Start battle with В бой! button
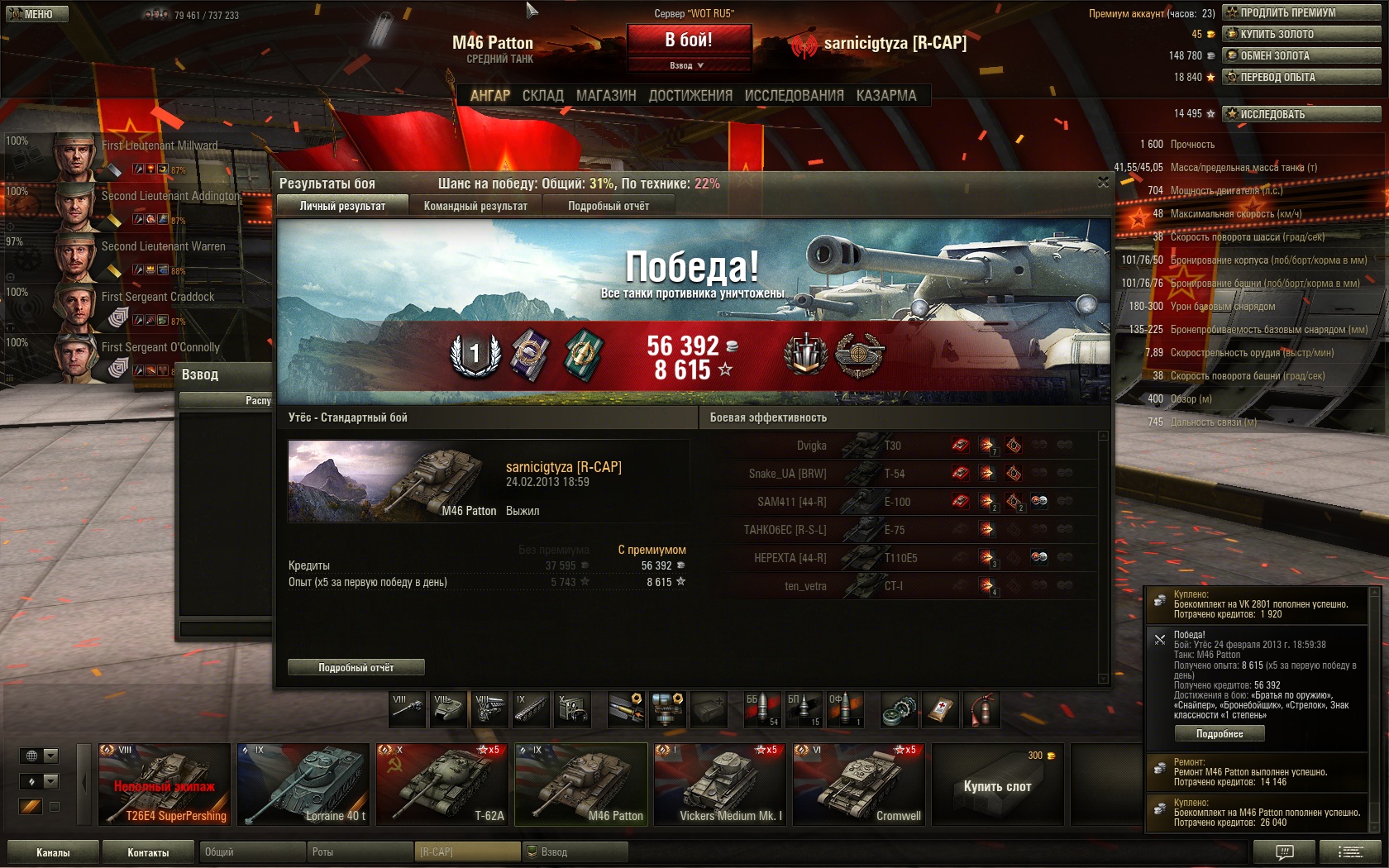Image resolution: width=1389 pixels, height=868 pixels. tap(689, 40)
